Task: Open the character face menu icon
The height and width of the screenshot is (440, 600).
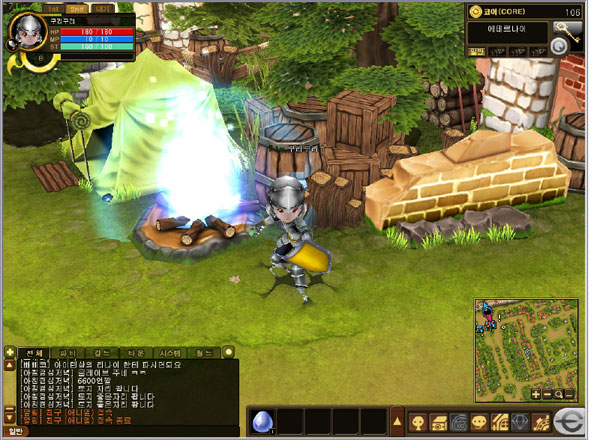Action: pyautogui.click(x=416, y=421)
